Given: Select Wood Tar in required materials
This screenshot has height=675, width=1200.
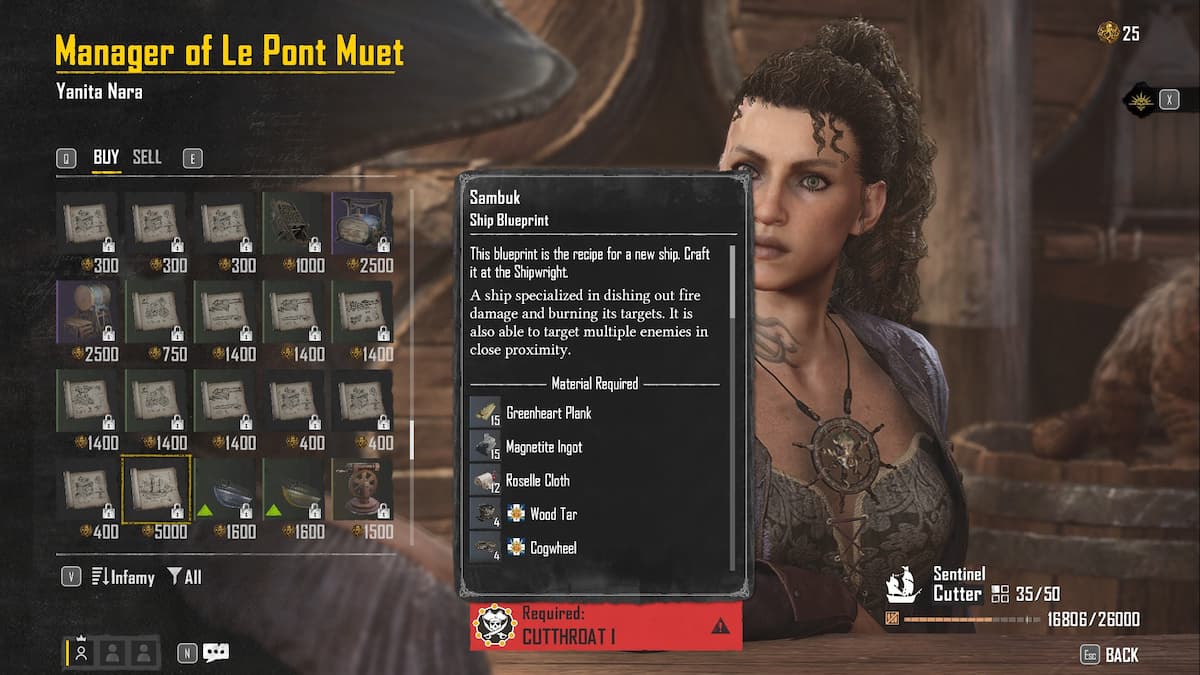Looking at the screenshot, I should click(x=553, y=514).
